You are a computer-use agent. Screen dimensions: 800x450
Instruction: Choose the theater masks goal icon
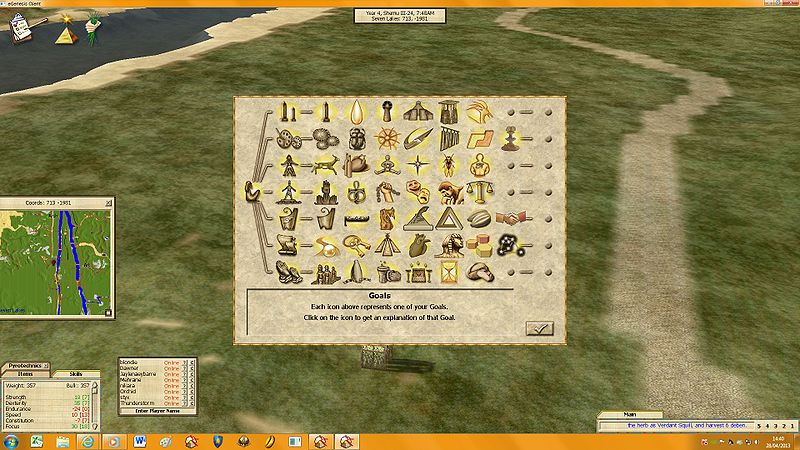tap(416, 190)
